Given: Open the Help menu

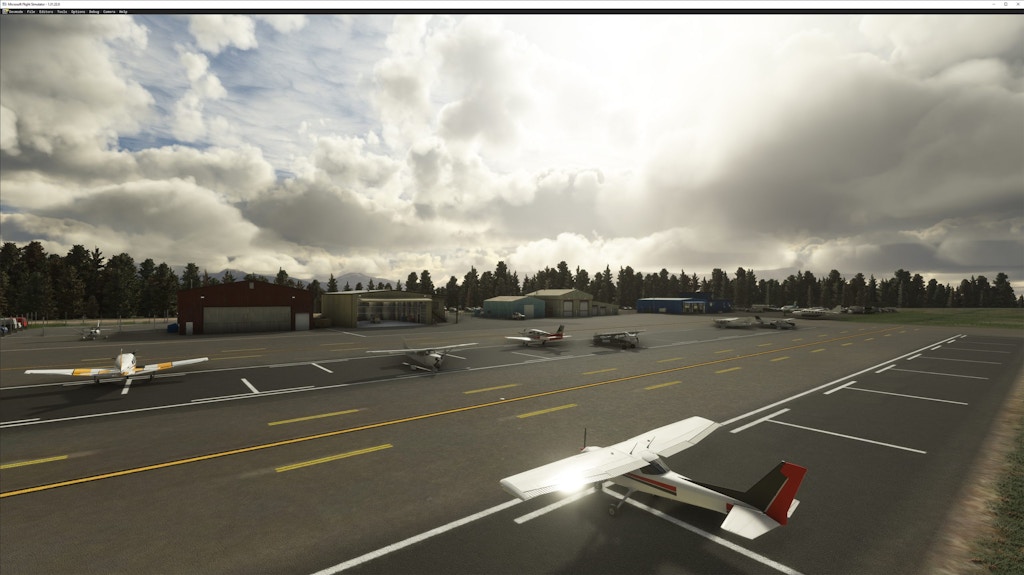Looking at the screenshot, I should [x=123, y=11].
